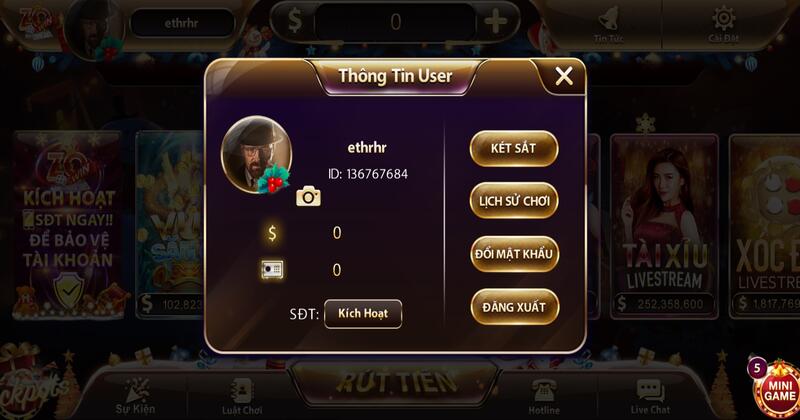This screenshot has width=800, height=420.
Task: Choose Đổi Mật Khẩu to change password
Action: pos(513,254)
